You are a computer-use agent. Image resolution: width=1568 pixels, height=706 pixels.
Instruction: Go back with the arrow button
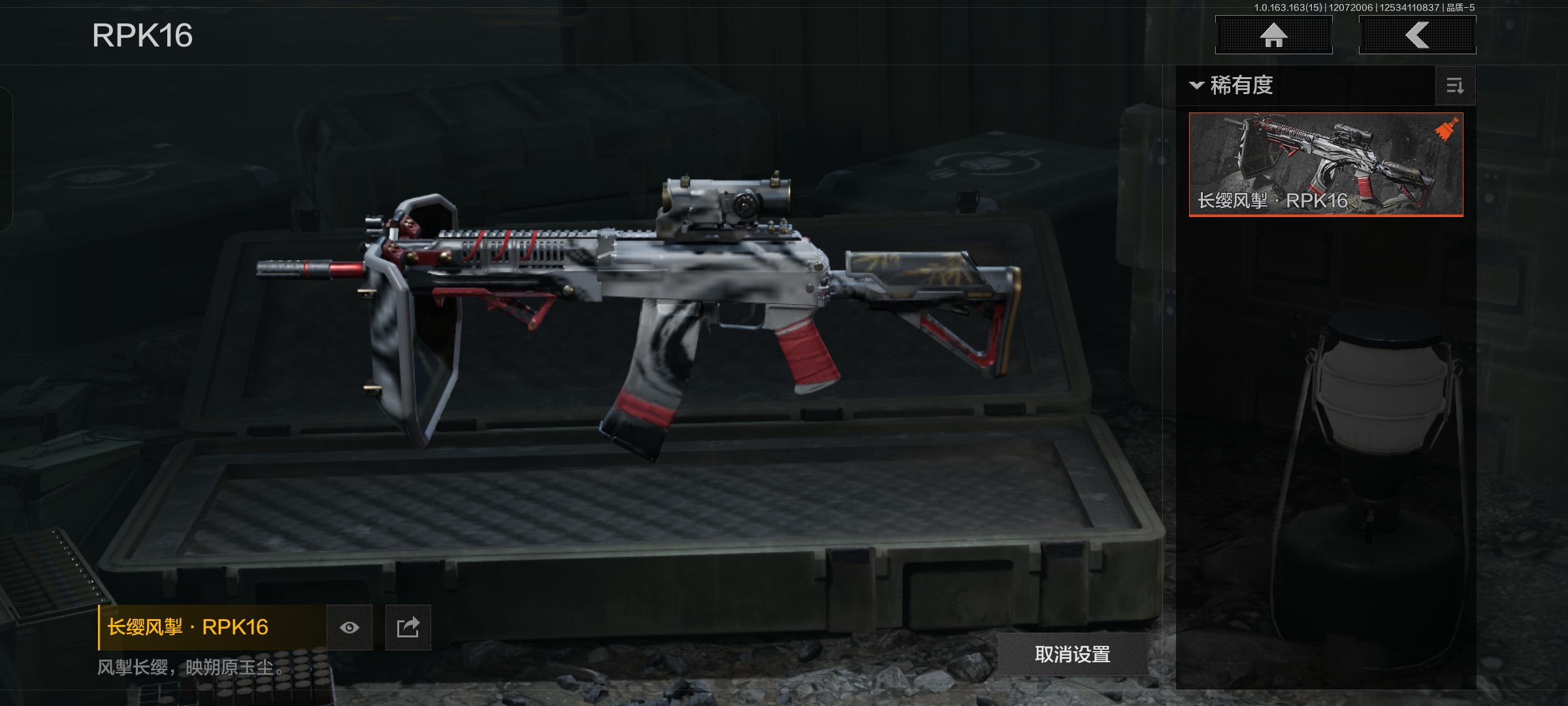click(1417, 35)
